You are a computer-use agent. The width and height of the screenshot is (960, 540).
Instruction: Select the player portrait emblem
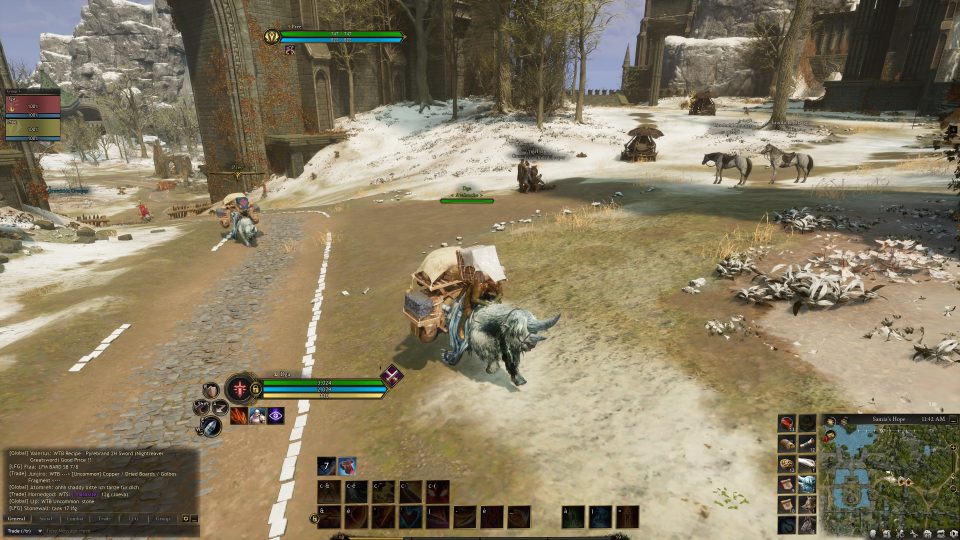point(241,388)
